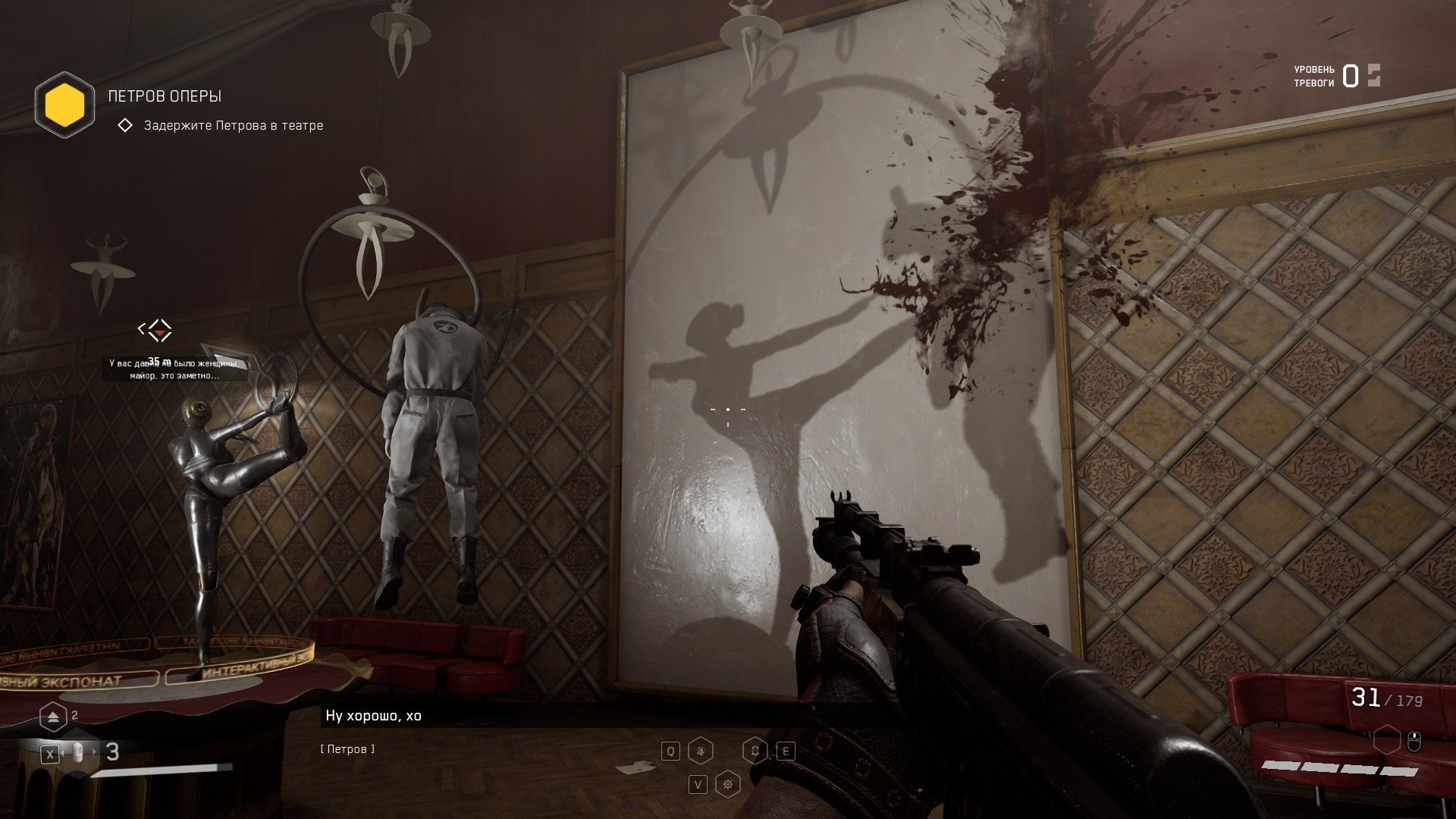Click the empty hexagon weapon-mode slot
1456x819 pixels.
(1386, 739)
